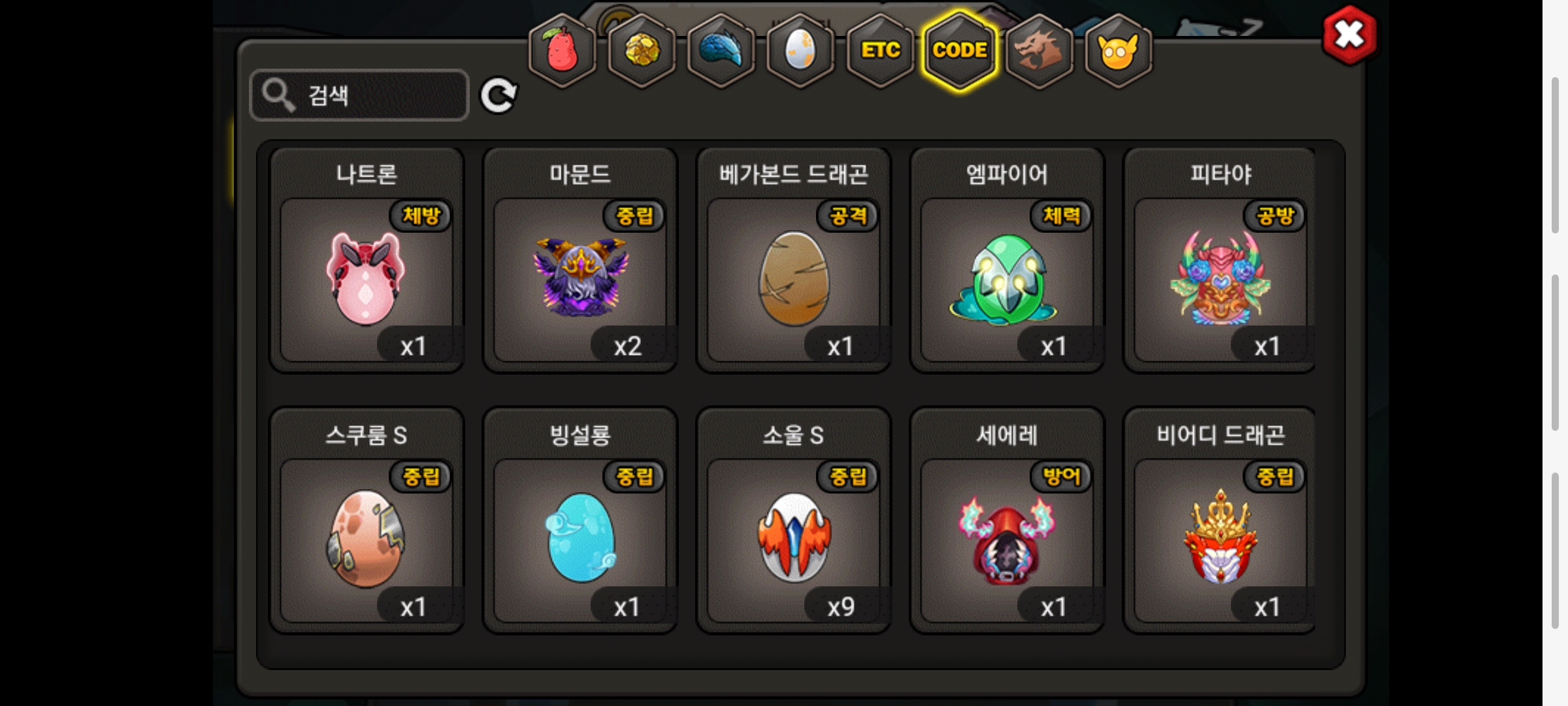Open the brown dragon category tab
1568x706 pixels.
pyautogui.click(x=1039, y=51)
